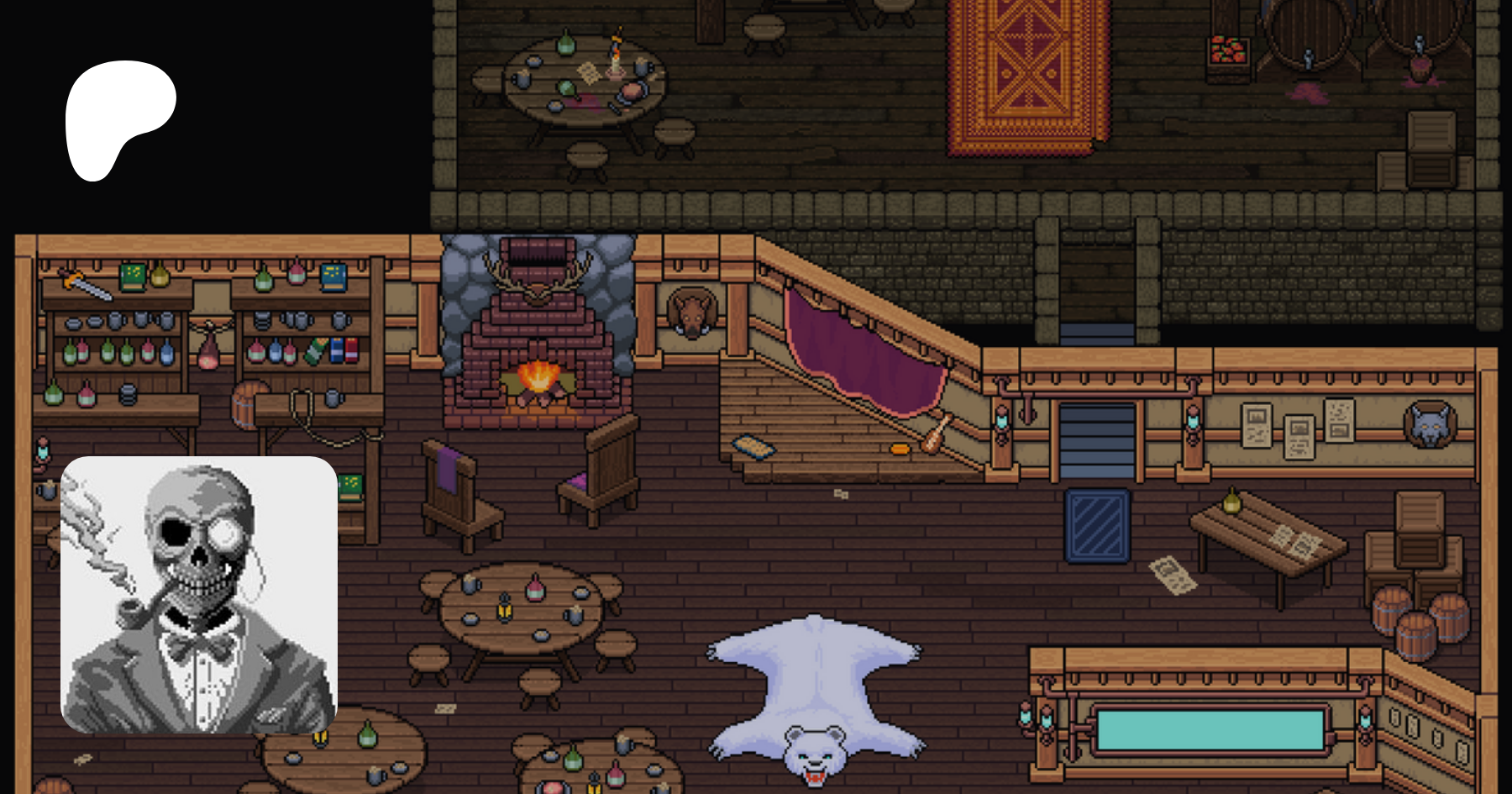Screen dimensions: 1512x794
Task: Open the skeleton creator avatar
Action: (x=199, y=594)
